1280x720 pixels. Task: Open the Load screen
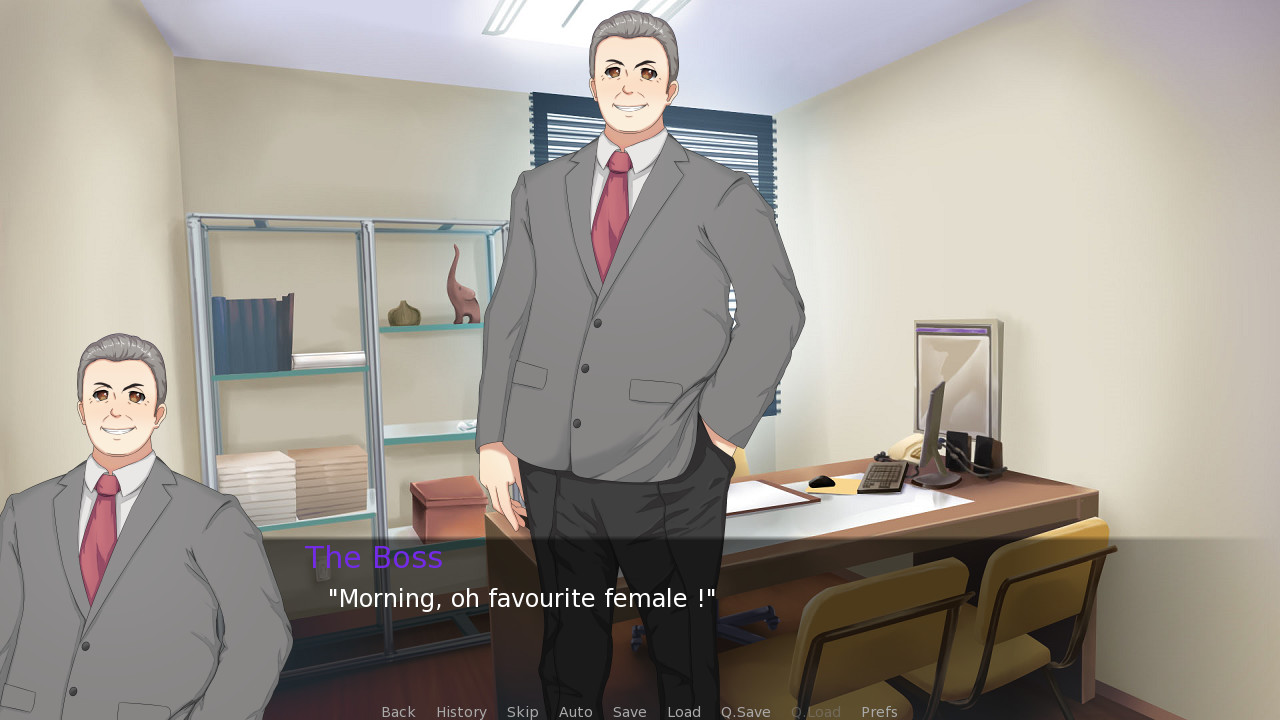(684, 711)
